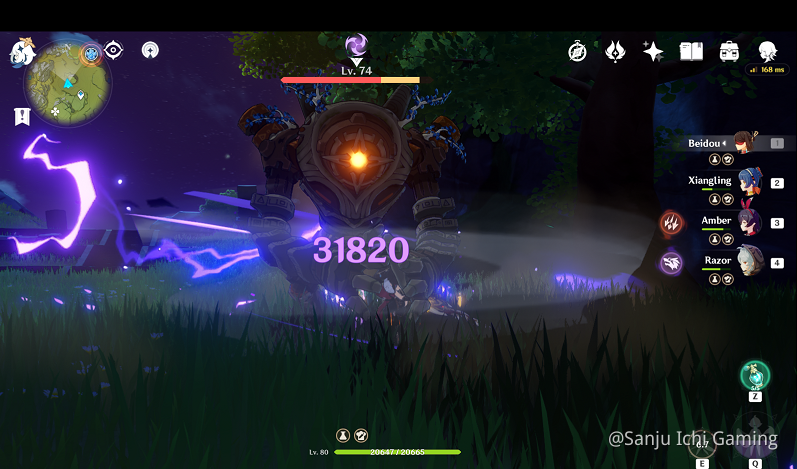Open the Paimon menu
Viewport: 797px width, 469px height.
click(x=23, y=52)
